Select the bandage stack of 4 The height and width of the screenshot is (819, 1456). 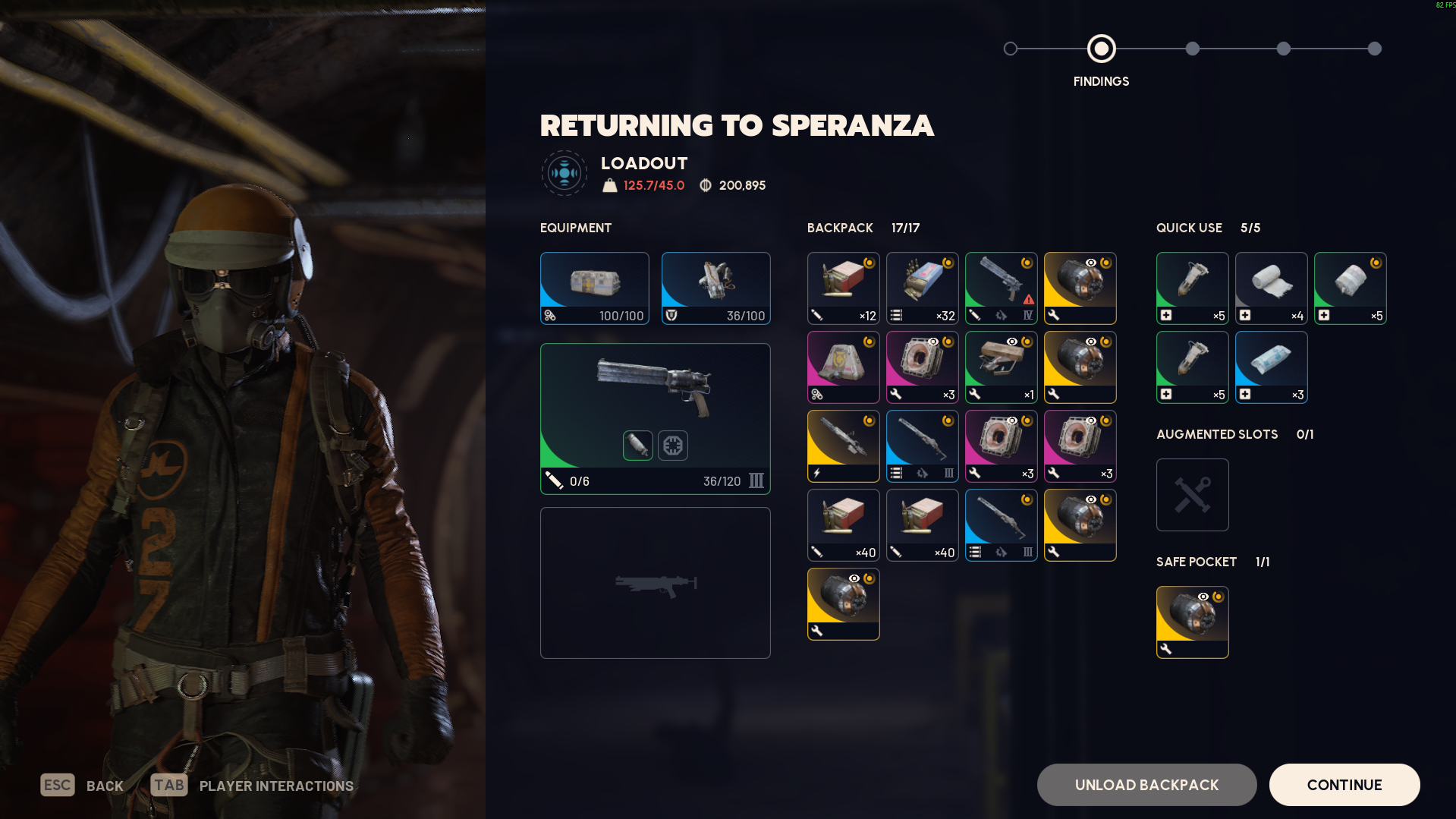[x=1271, y=288]
